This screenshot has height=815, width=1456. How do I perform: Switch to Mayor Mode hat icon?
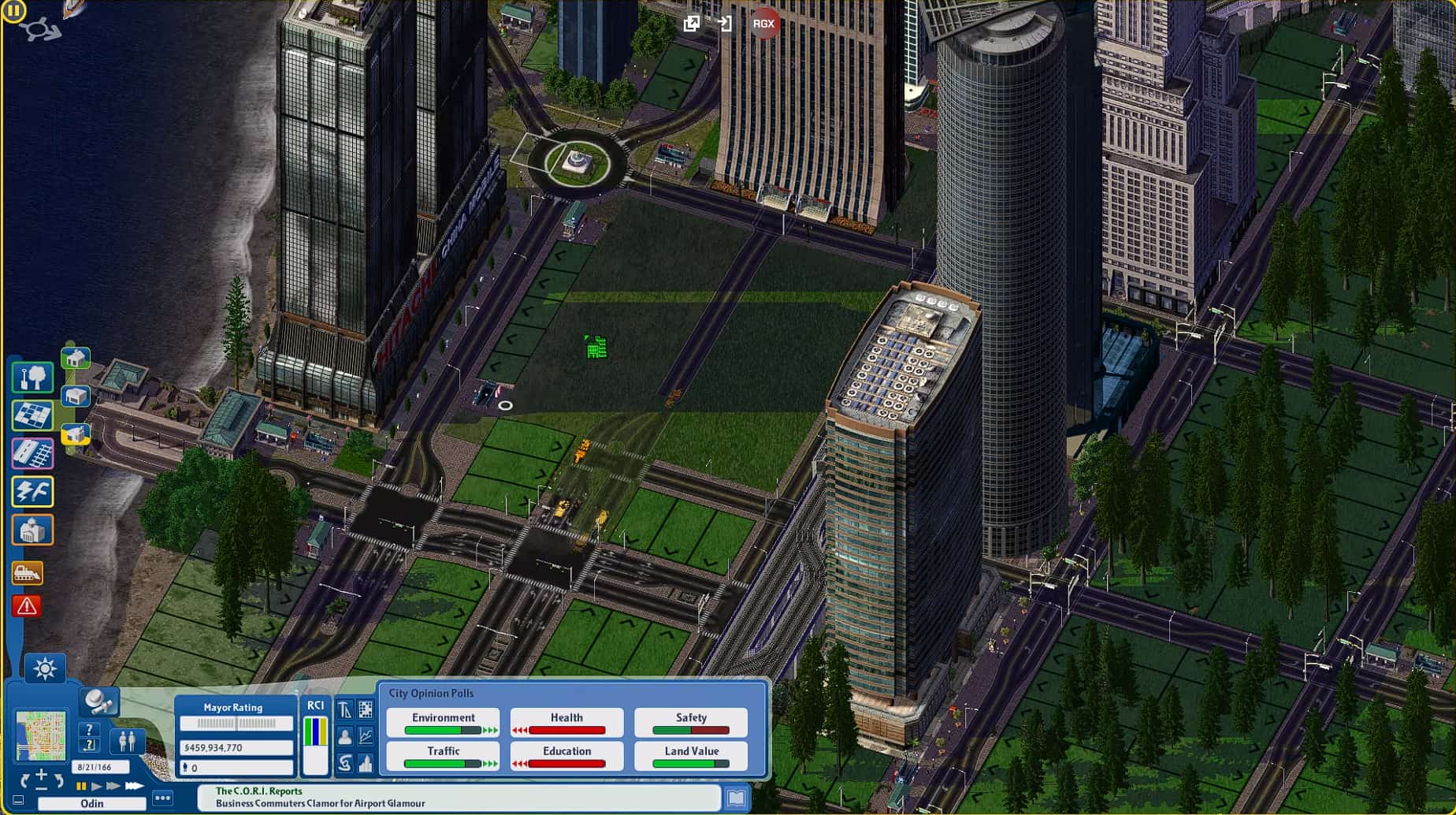(x=99, y=700)
